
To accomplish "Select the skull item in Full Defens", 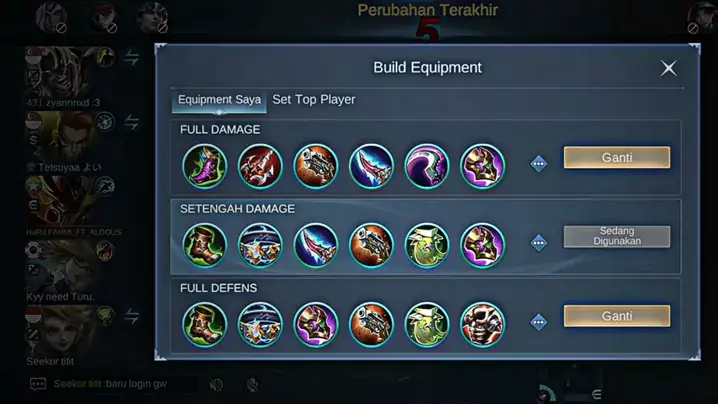I will pyautogui.click(x=482, y=324).
